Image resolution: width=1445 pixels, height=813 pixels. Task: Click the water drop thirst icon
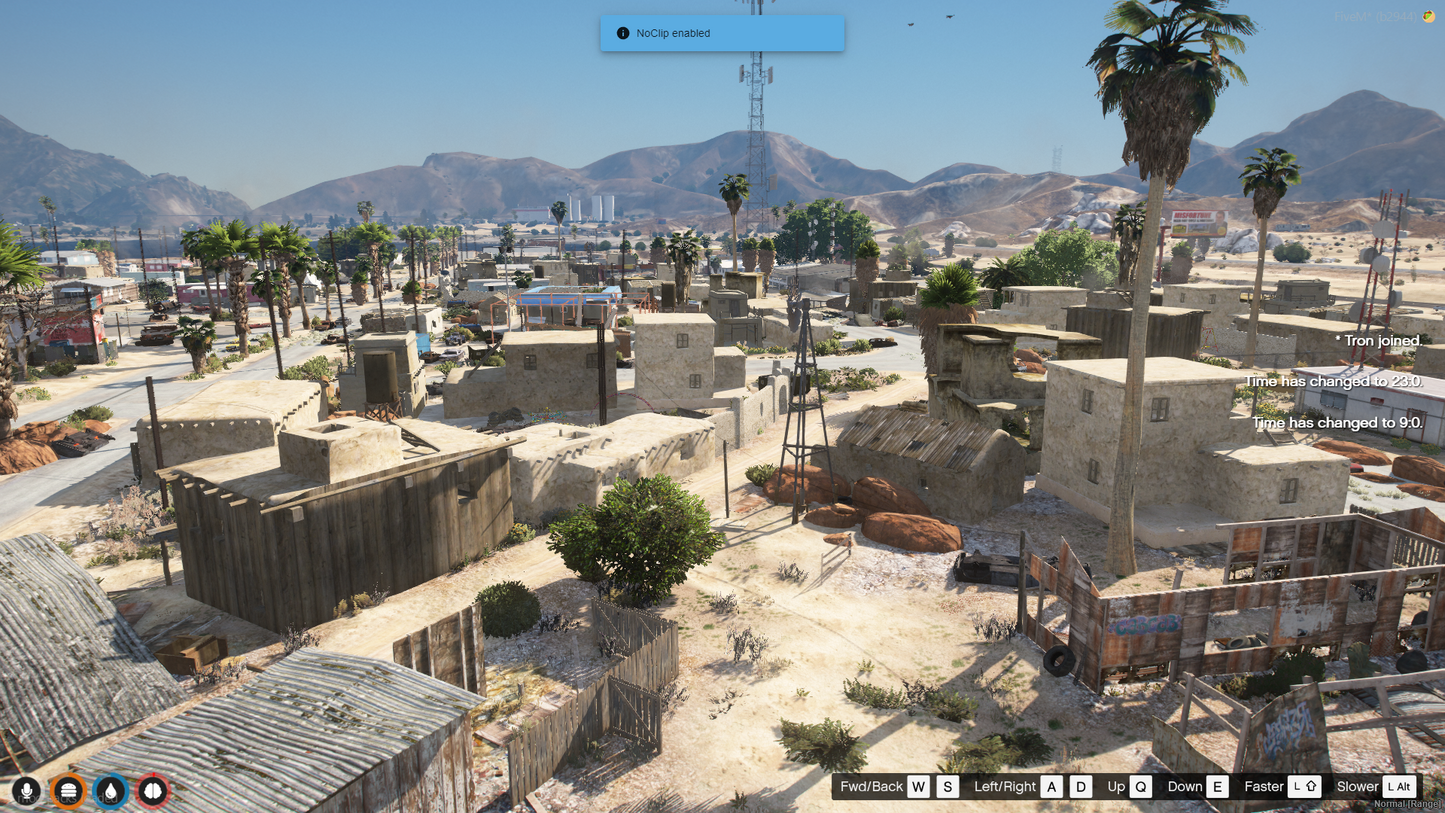click(111, 791)
